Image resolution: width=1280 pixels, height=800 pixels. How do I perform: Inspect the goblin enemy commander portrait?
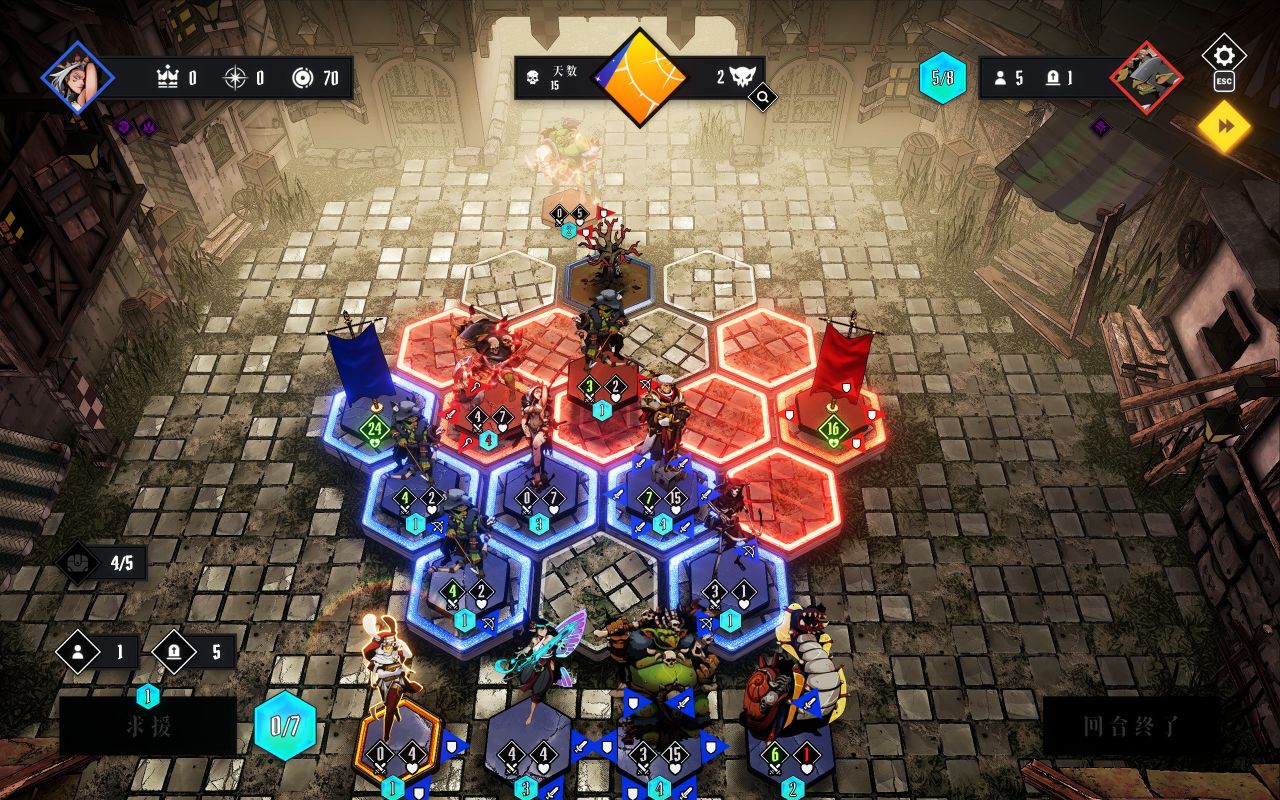pyautogui.click(x=1145, y=77)
